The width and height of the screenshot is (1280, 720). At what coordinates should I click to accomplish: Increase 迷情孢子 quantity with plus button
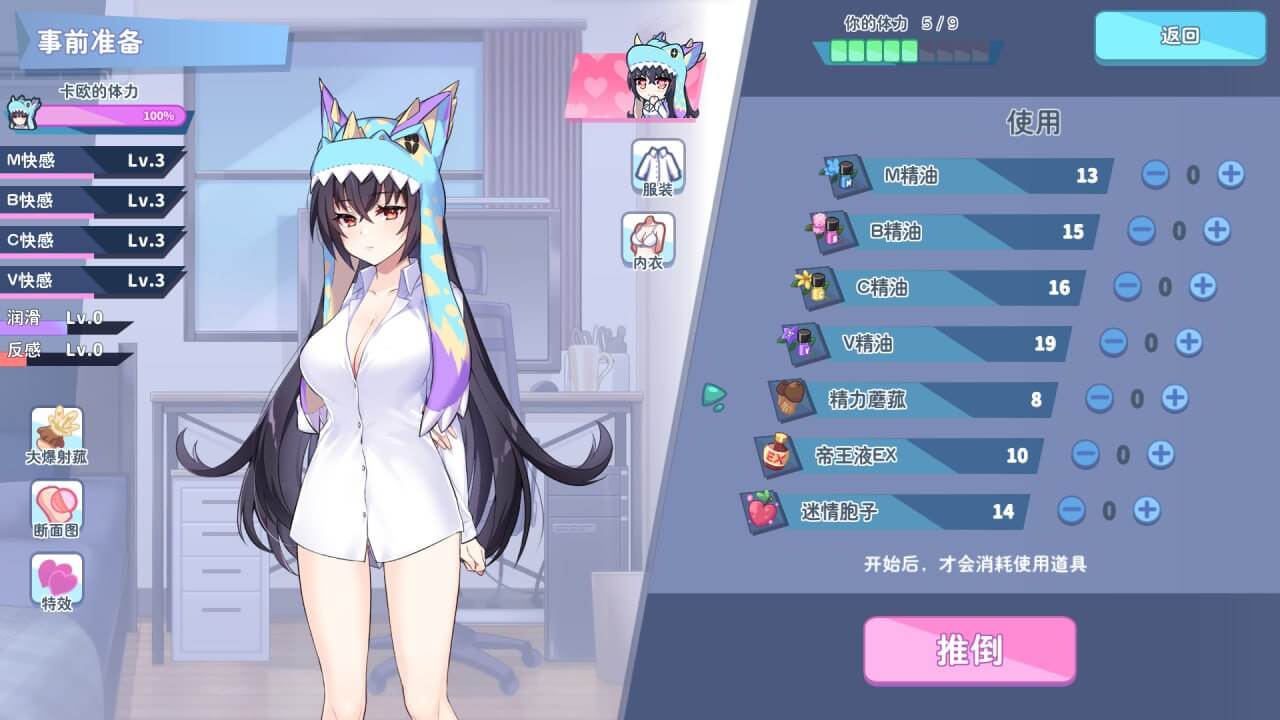[x=1145, y=511]
